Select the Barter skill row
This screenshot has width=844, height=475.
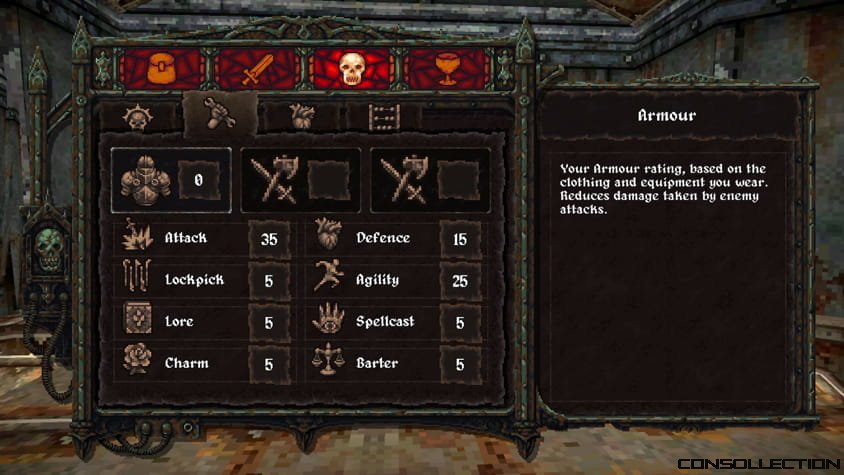click(x=396, y=364)
